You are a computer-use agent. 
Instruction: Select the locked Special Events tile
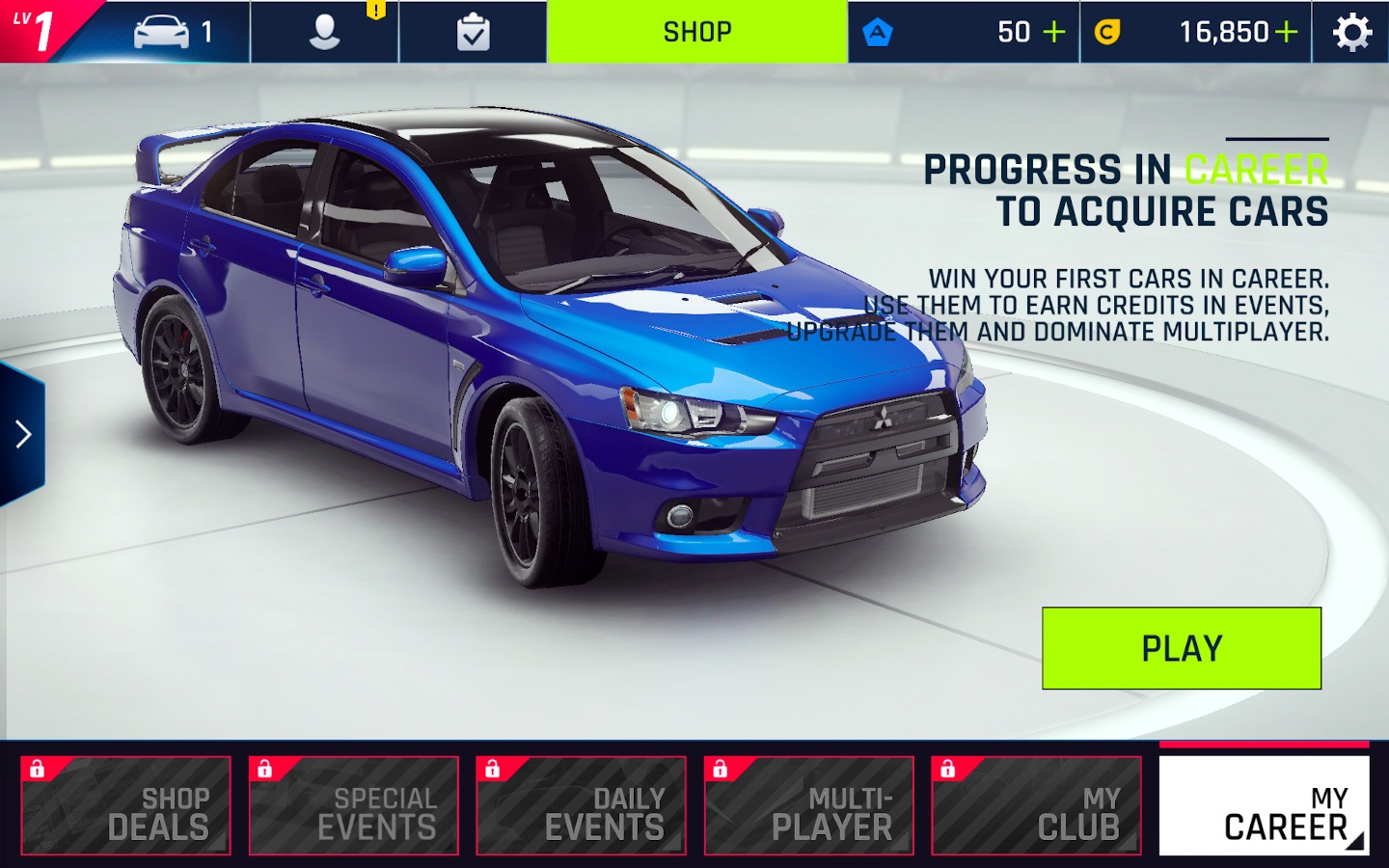tap(354, 805)
